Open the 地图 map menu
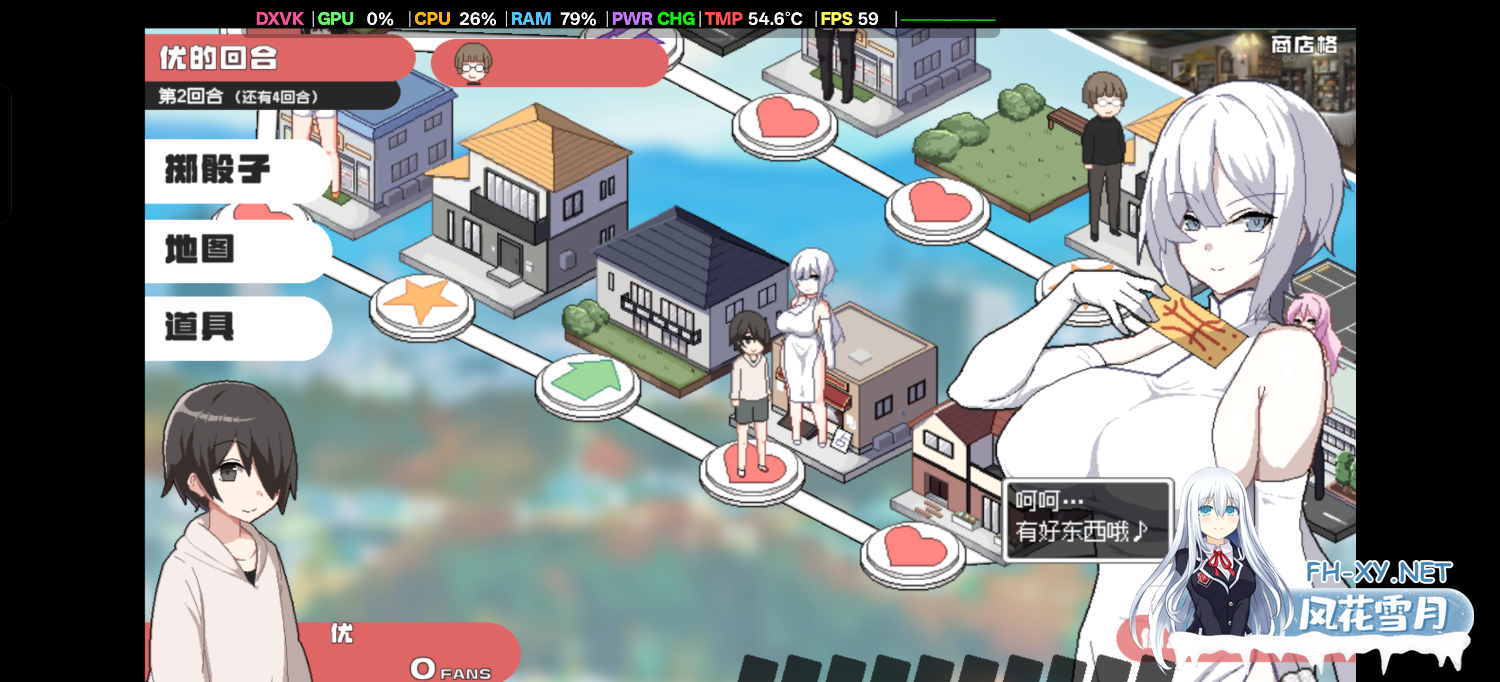Viewport: 1500px width, 682px height. click(x=235, y=250)
